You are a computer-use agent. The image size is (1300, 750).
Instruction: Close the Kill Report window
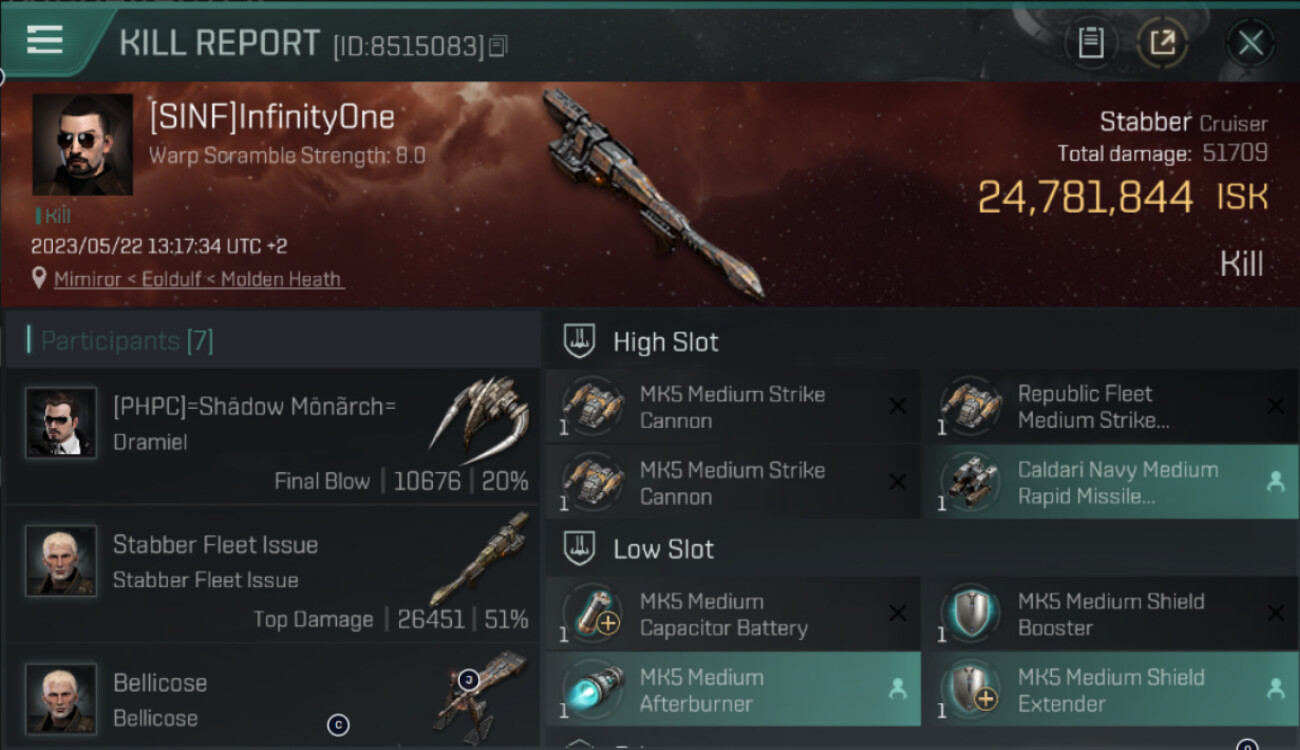pyautogui.click(x=1250, y=43)
